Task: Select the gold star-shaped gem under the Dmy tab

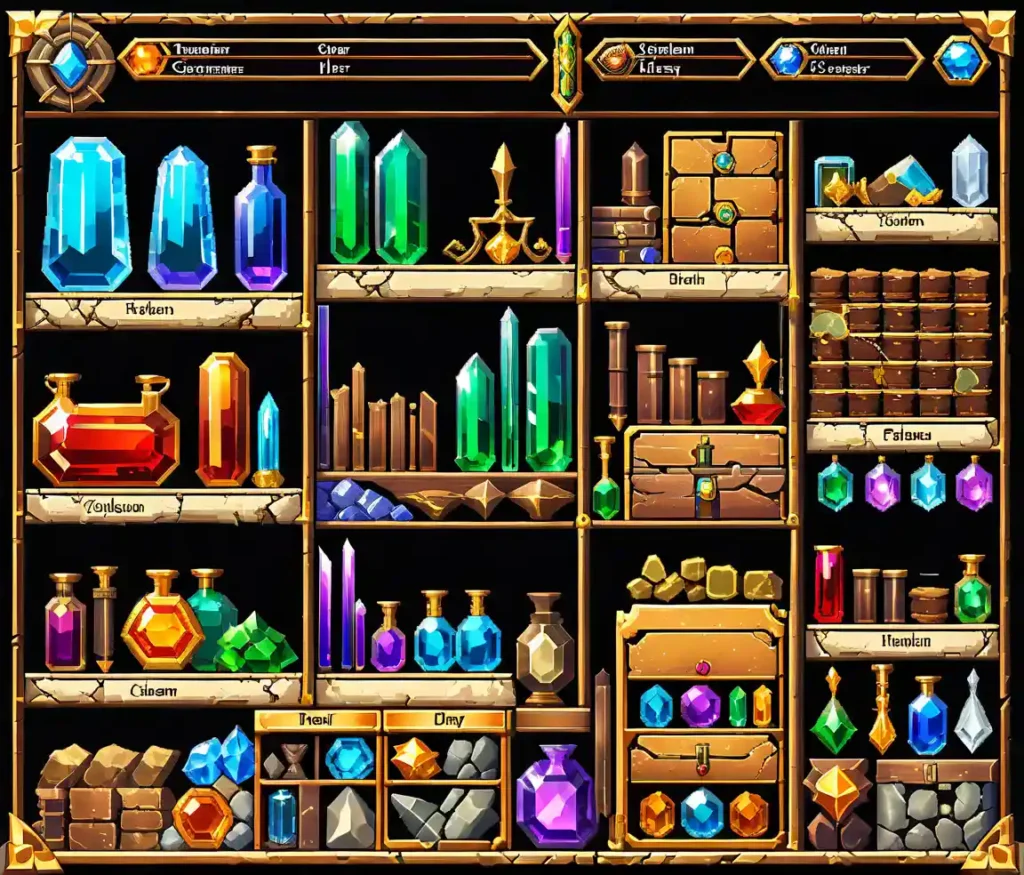Action: coord(415,758)
